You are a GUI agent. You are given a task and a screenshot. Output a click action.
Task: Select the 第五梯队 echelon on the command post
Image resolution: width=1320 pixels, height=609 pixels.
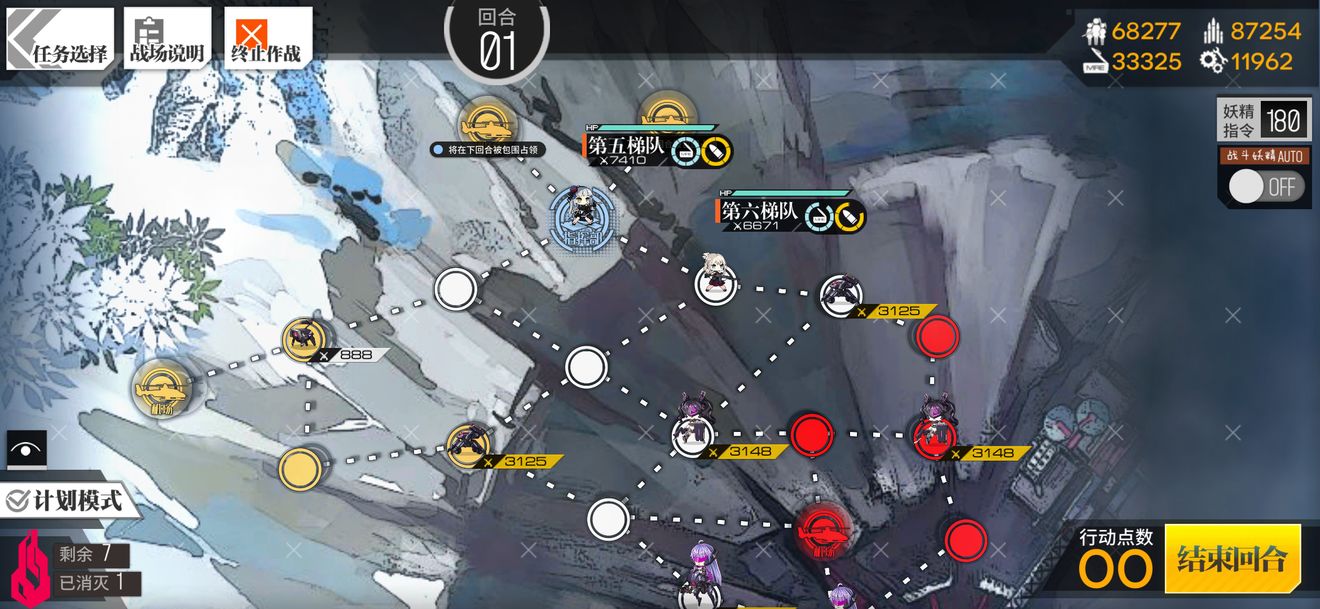[x=579, y=209]
